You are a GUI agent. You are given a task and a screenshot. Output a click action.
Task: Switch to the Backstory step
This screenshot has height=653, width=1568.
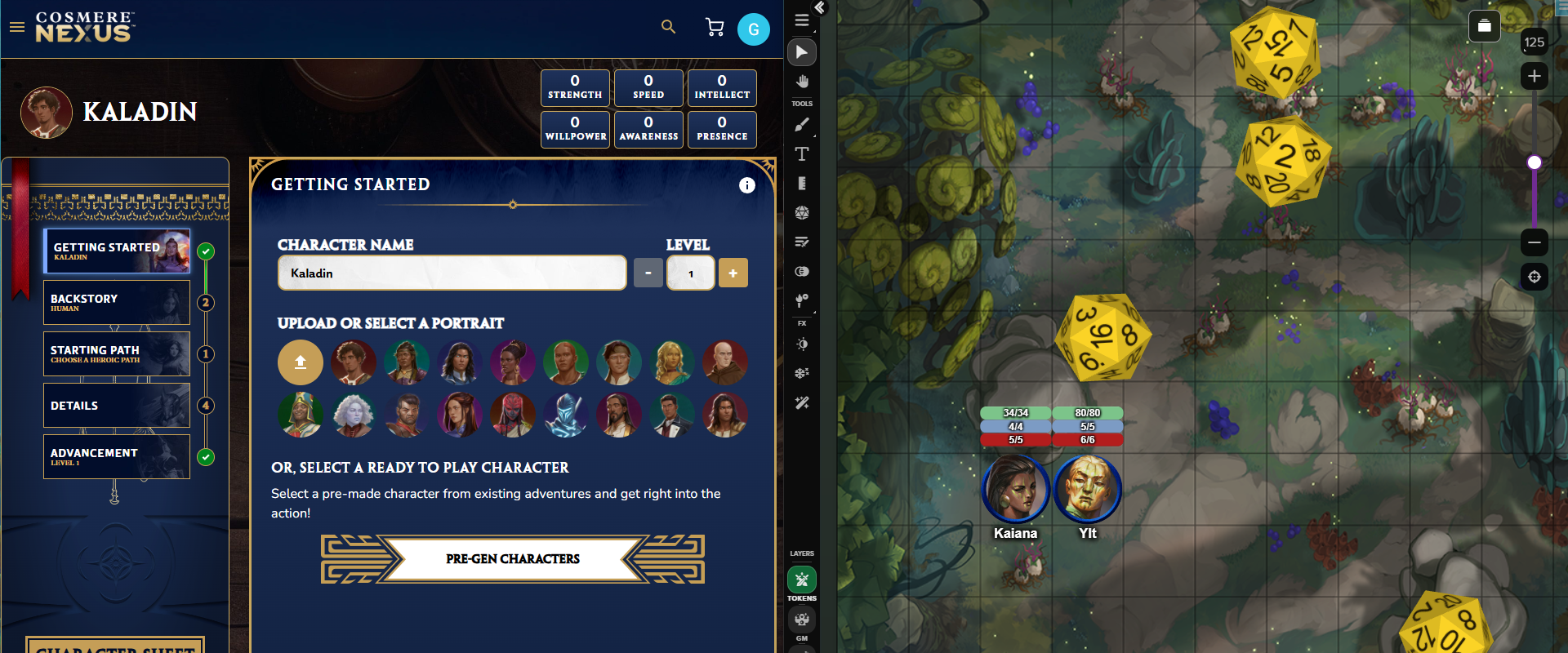(116, 302)
